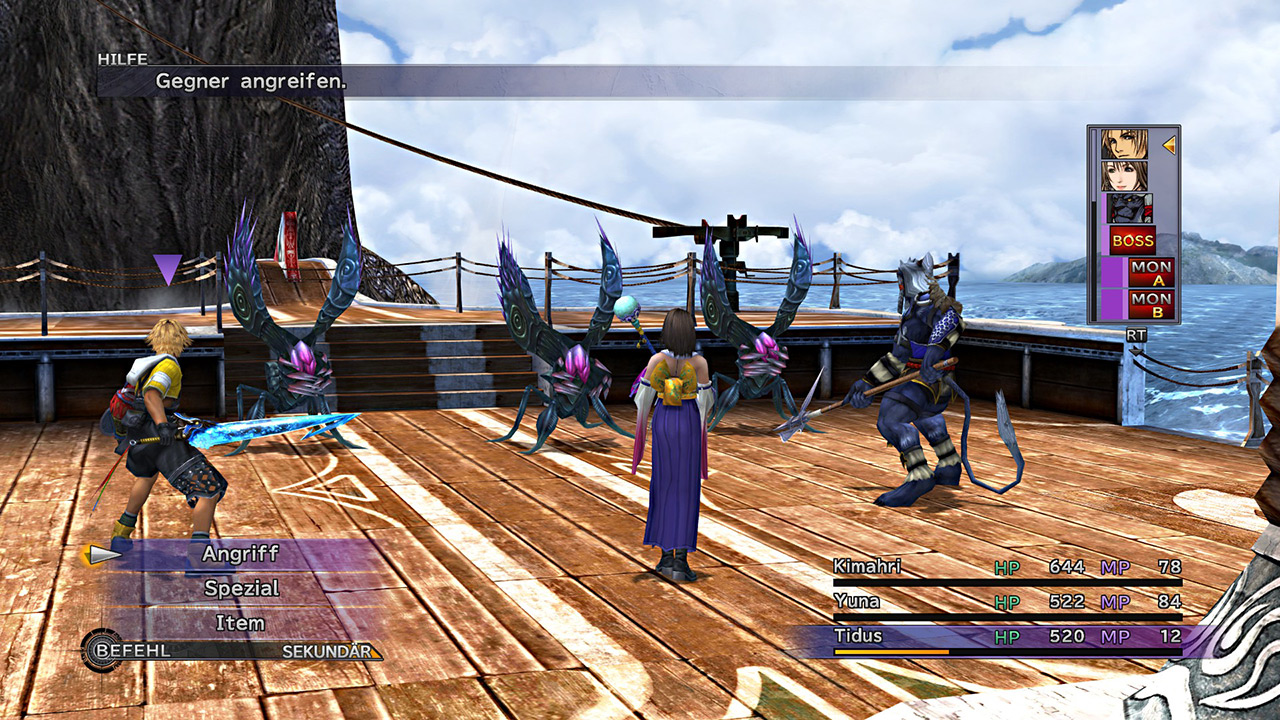Select the Angriff command
Image resolution: width=1280 pixels, height=720 pixels.
tap(240, 554)
